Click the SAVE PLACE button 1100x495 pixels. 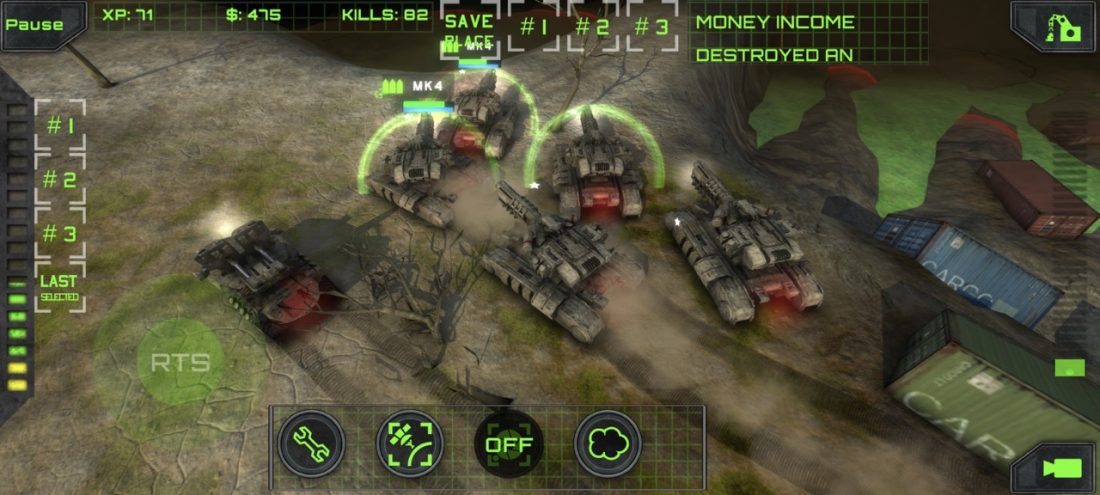click(x=470, y=29)
